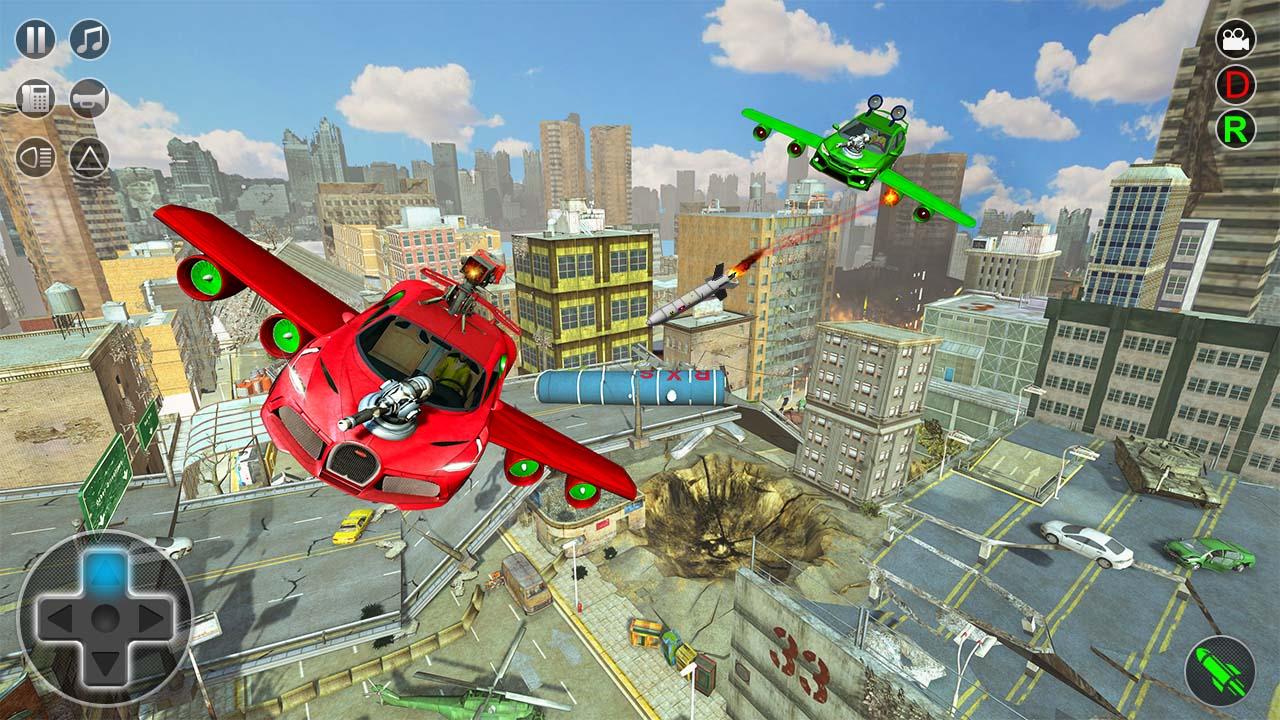The width and height of the screenshot is (1280, 720).
Task: Honk the horn
Action: coord(88,96)
